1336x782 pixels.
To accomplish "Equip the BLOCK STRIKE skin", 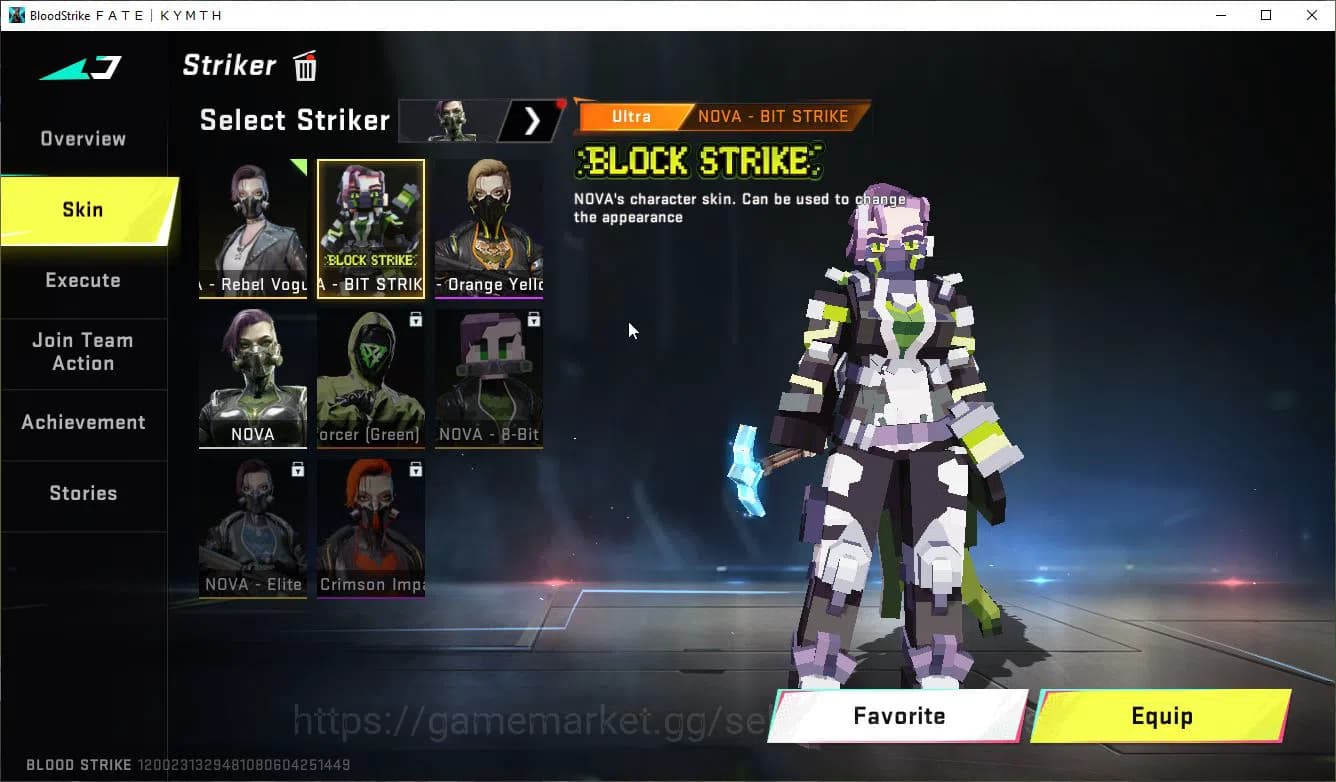I will 1161,716.
